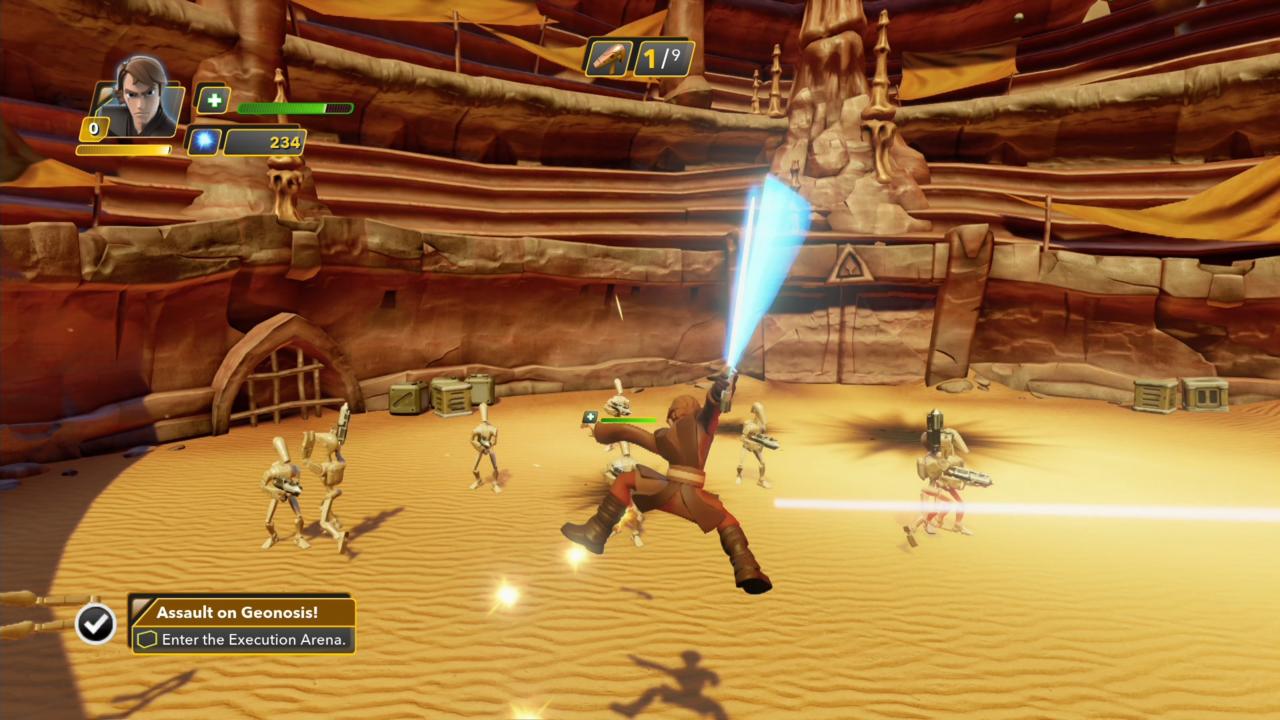Toggle the droid kill counter showing 1/9
1280x720 pixels.
coord(664,57)
